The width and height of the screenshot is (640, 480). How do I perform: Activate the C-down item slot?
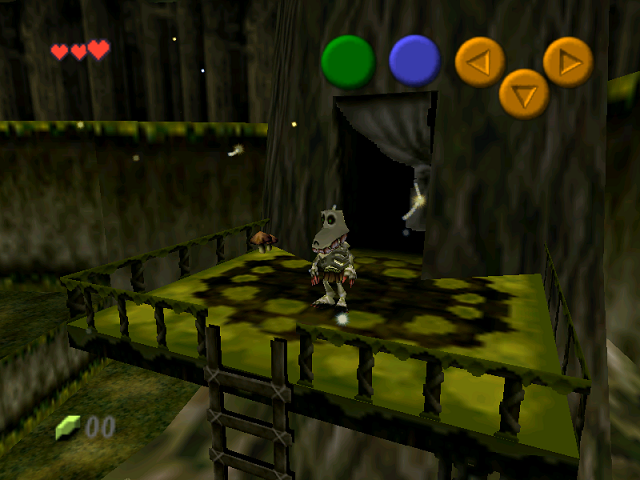point(524,94)
